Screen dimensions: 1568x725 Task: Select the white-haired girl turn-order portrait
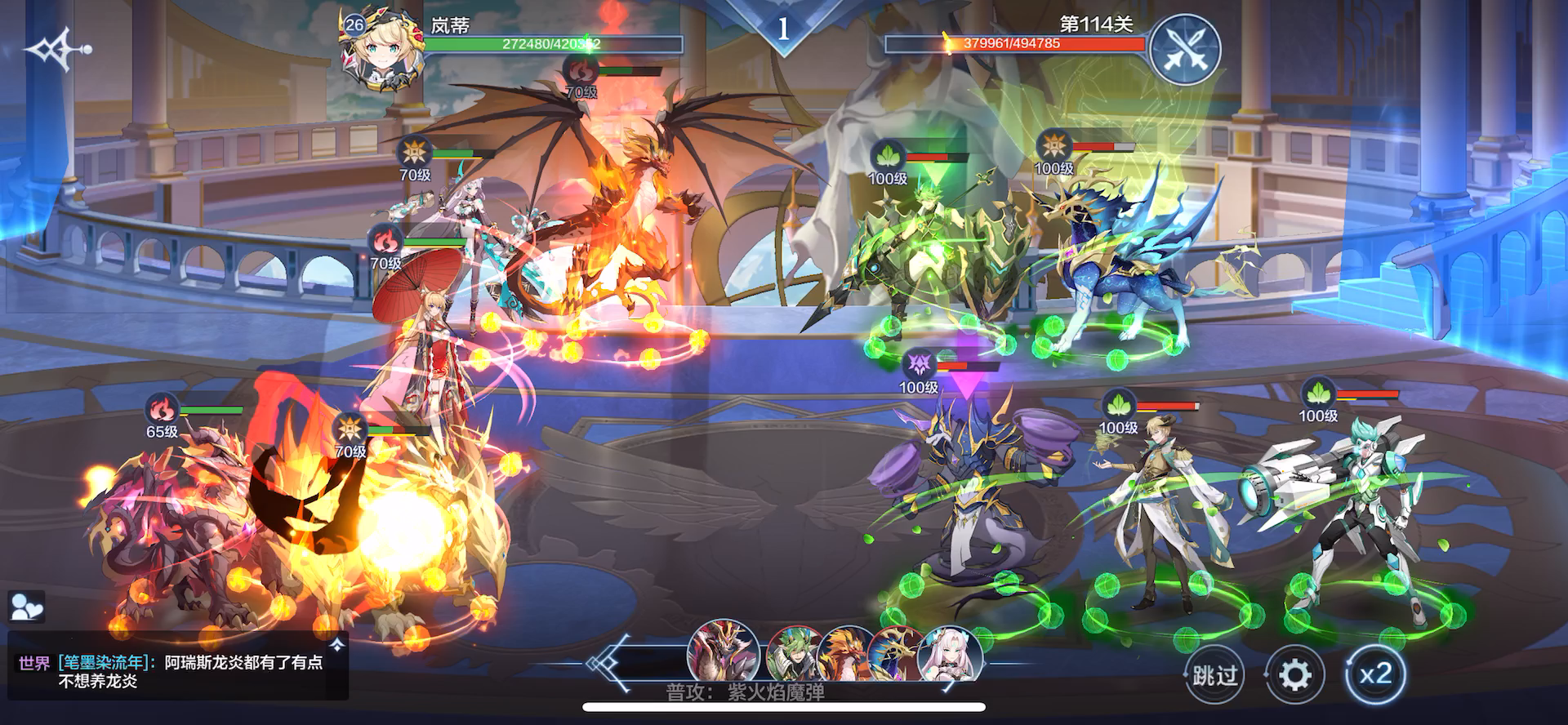(951, 653)
